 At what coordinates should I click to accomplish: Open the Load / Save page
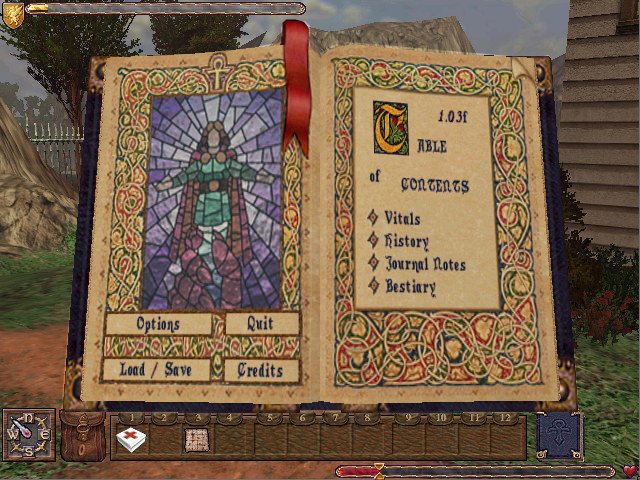click(158, 370)
